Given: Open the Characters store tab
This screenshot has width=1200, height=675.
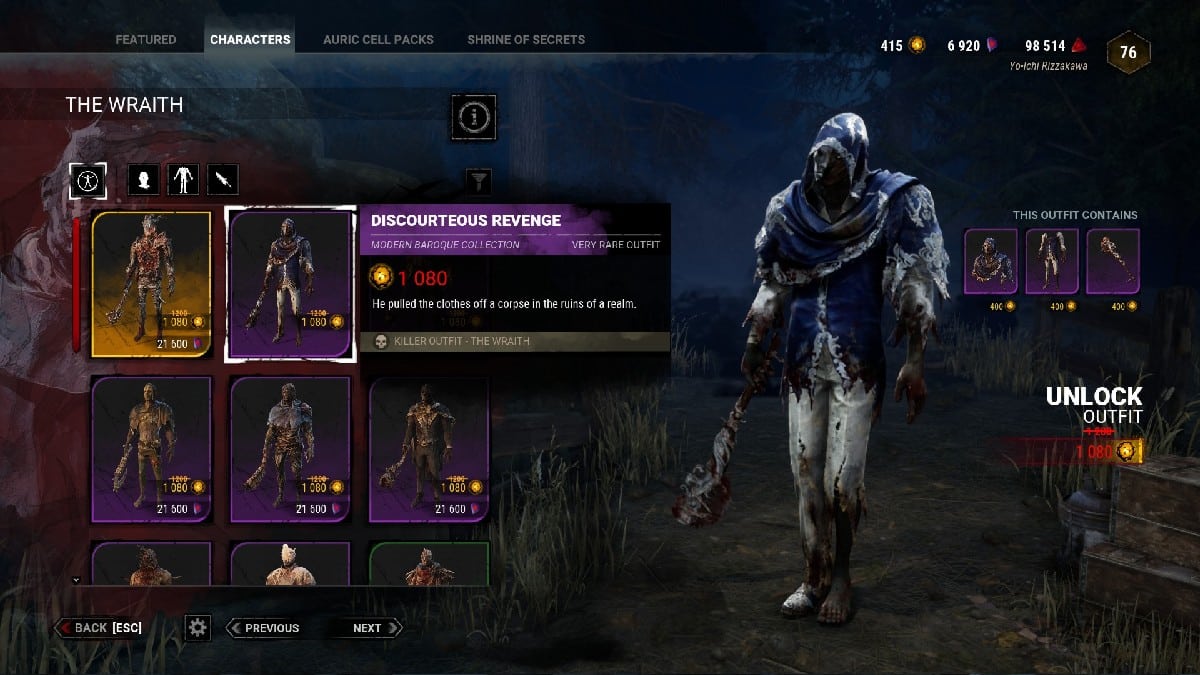Looking at the screenshot, I should coord(250,40).
